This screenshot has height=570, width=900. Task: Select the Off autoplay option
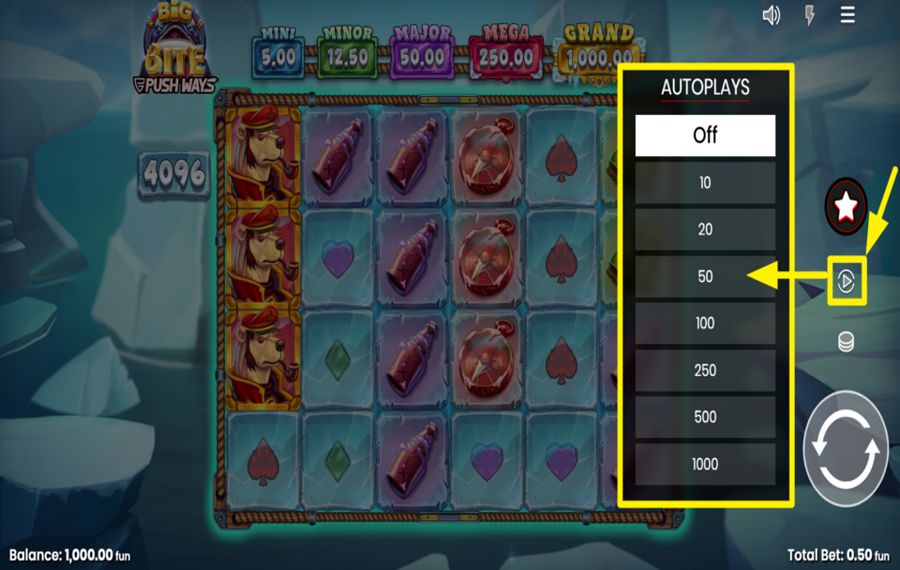[x=705, y=136]
